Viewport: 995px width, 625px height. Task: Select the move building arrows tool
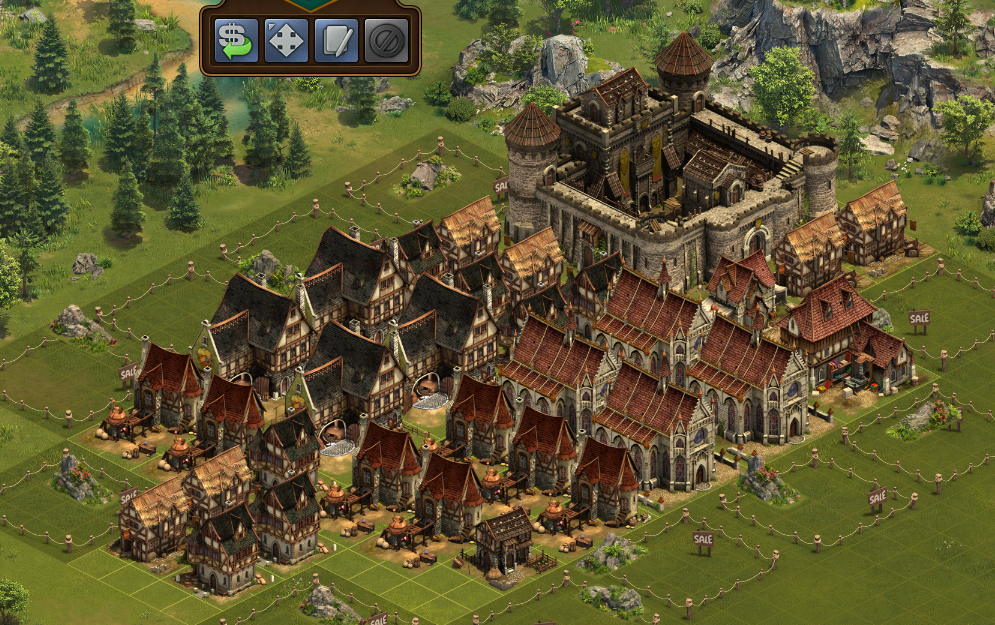tap(286, 41)
